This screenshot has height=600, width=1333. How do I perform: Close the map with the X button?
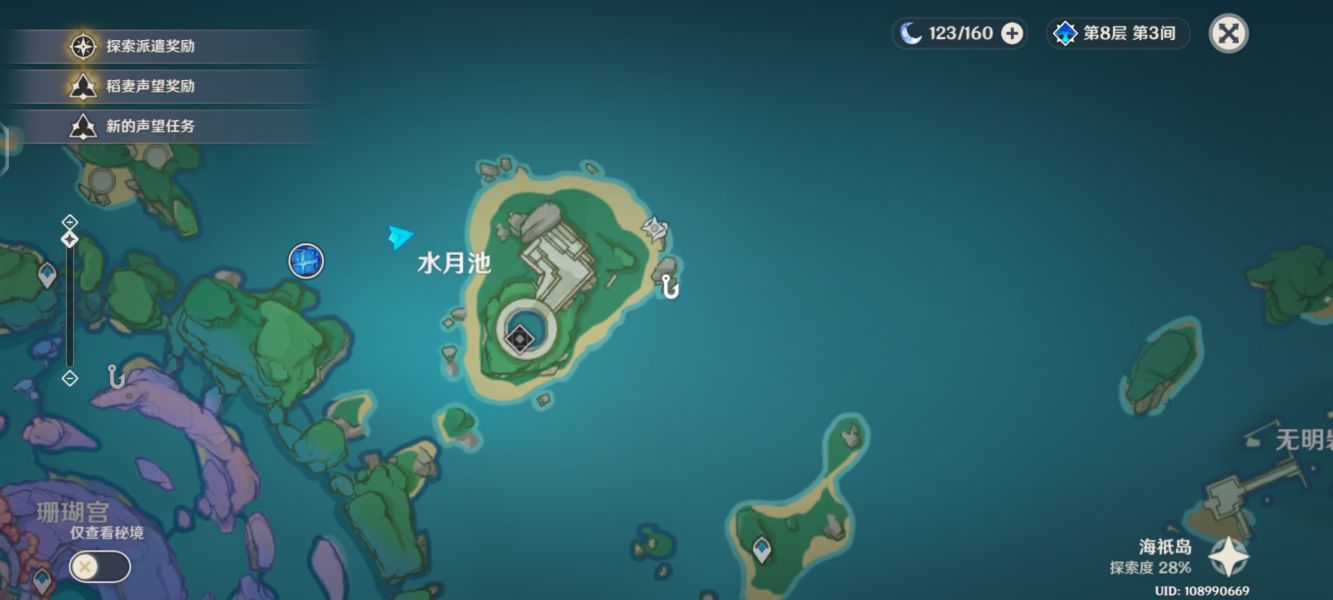click(1228, 33)
